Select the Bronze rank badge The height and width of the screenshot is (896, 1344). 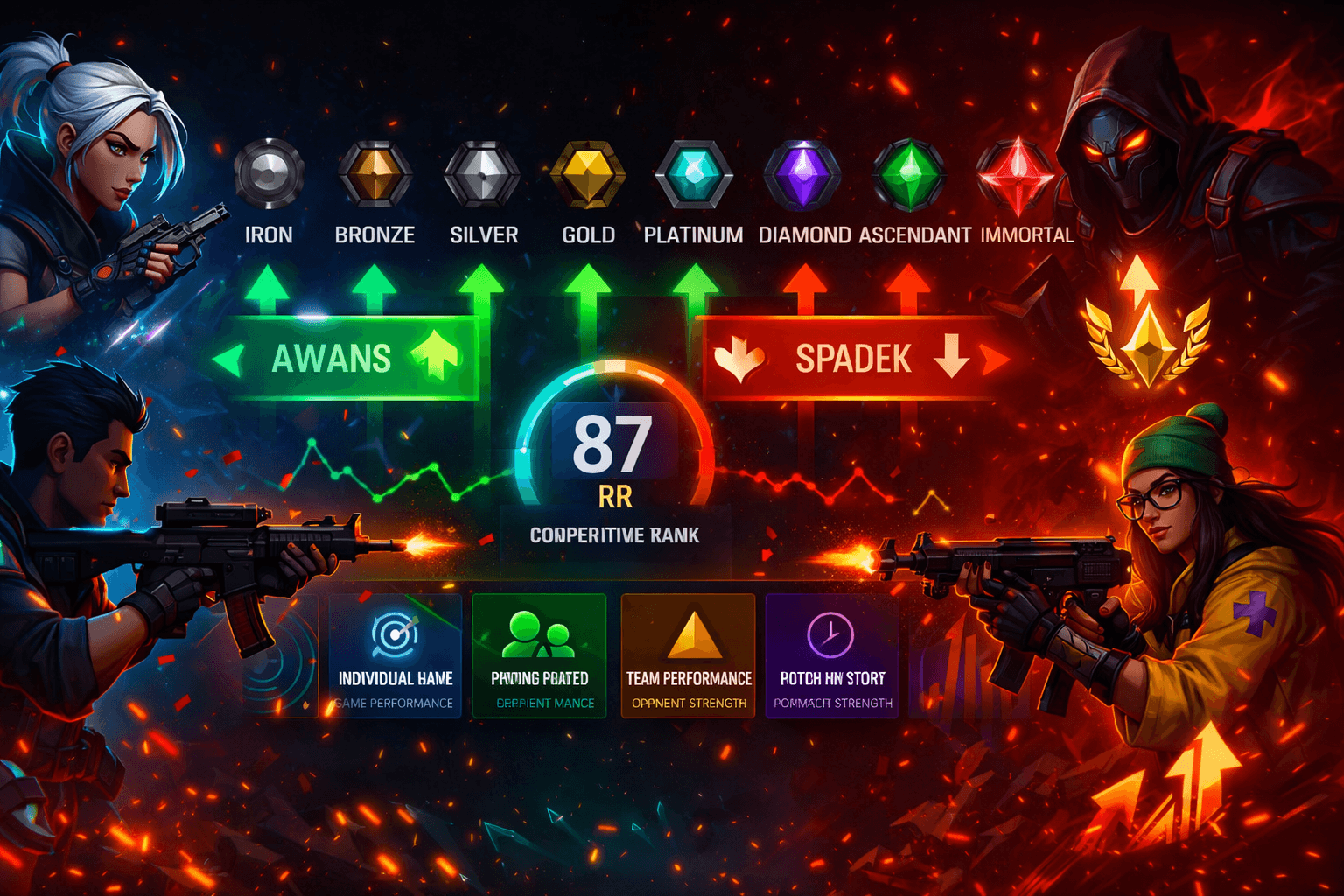[374, 173]
